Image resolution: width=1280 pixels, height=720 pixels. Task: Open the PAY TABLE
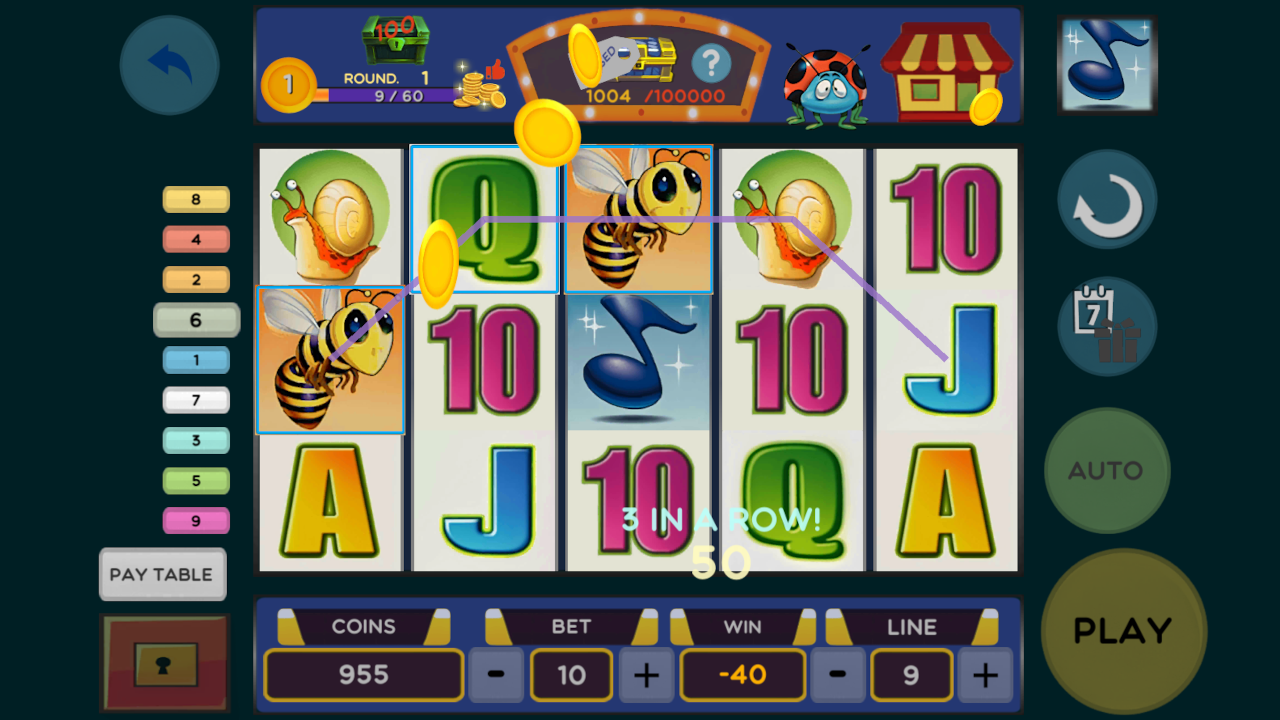(162, 574)
